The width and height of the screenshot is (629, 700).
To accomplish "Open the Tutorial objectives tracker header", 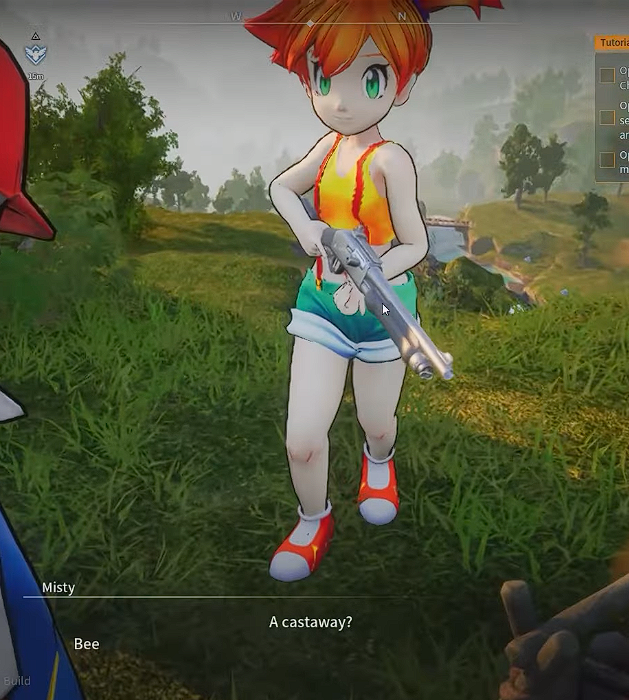I will [612, 43].
